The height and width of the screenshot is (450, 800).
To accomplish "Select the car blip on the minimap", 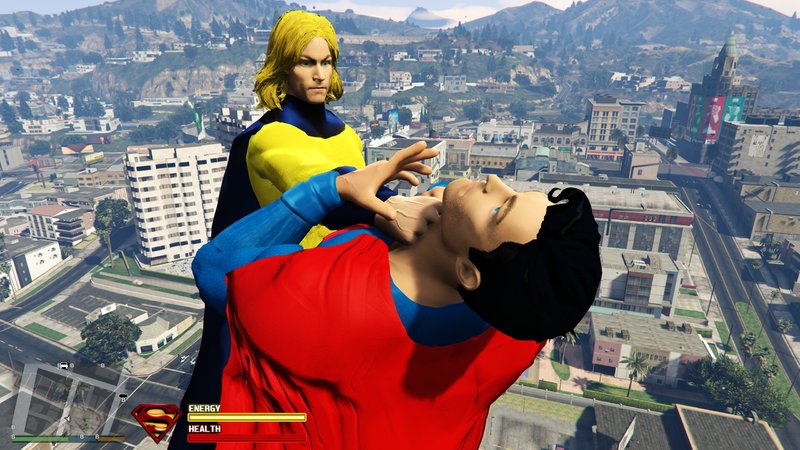I will coord(64,366).
